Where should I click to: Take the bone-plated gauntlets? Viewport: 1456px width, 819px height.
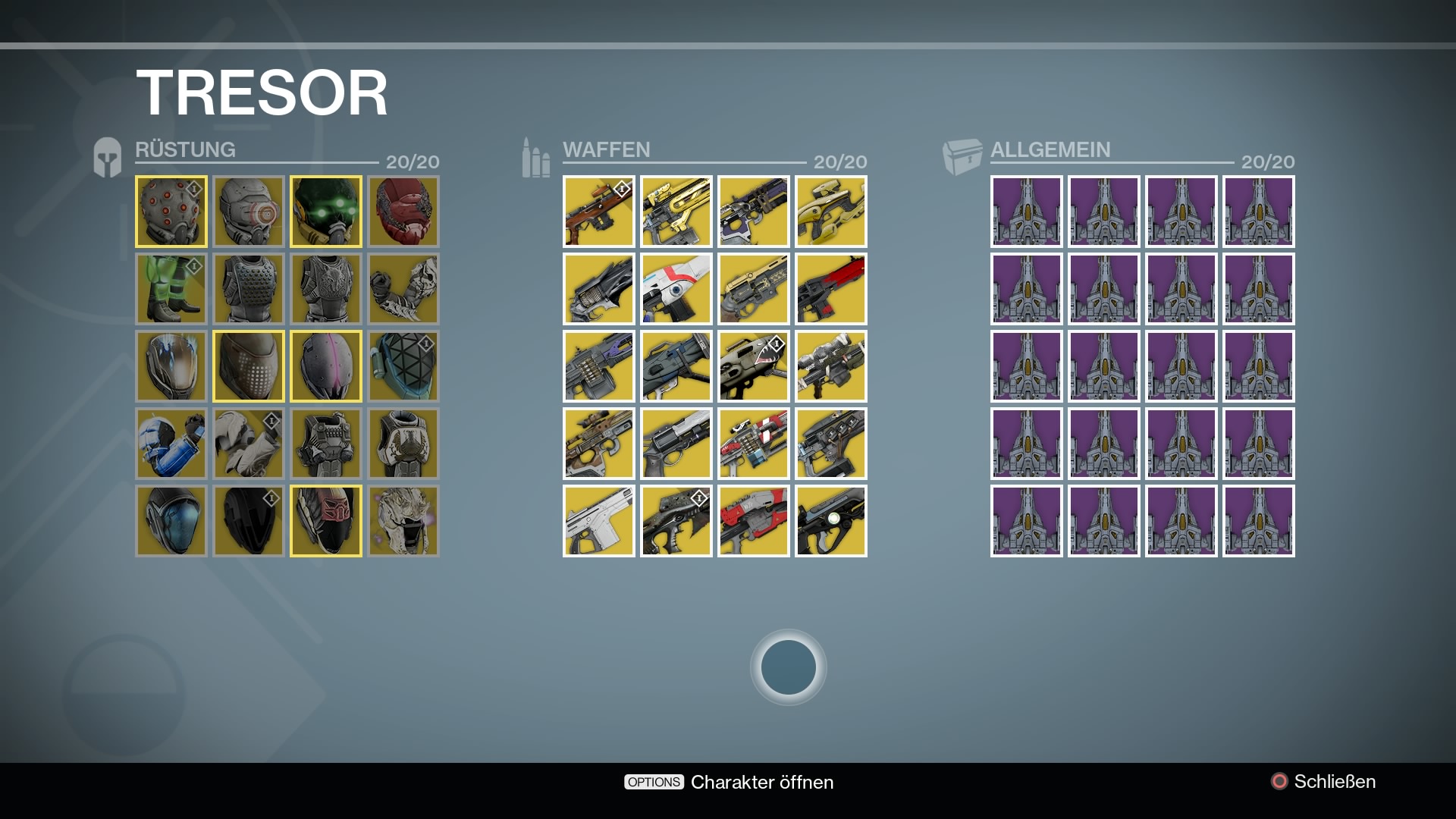click(403, 289)
